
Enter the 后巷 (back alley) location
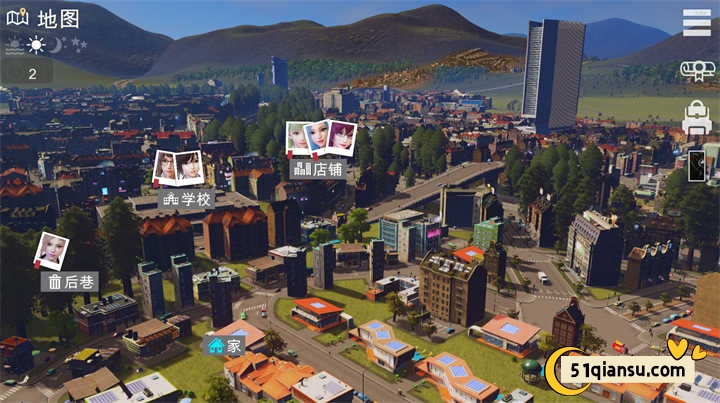[x=70, y=282]
